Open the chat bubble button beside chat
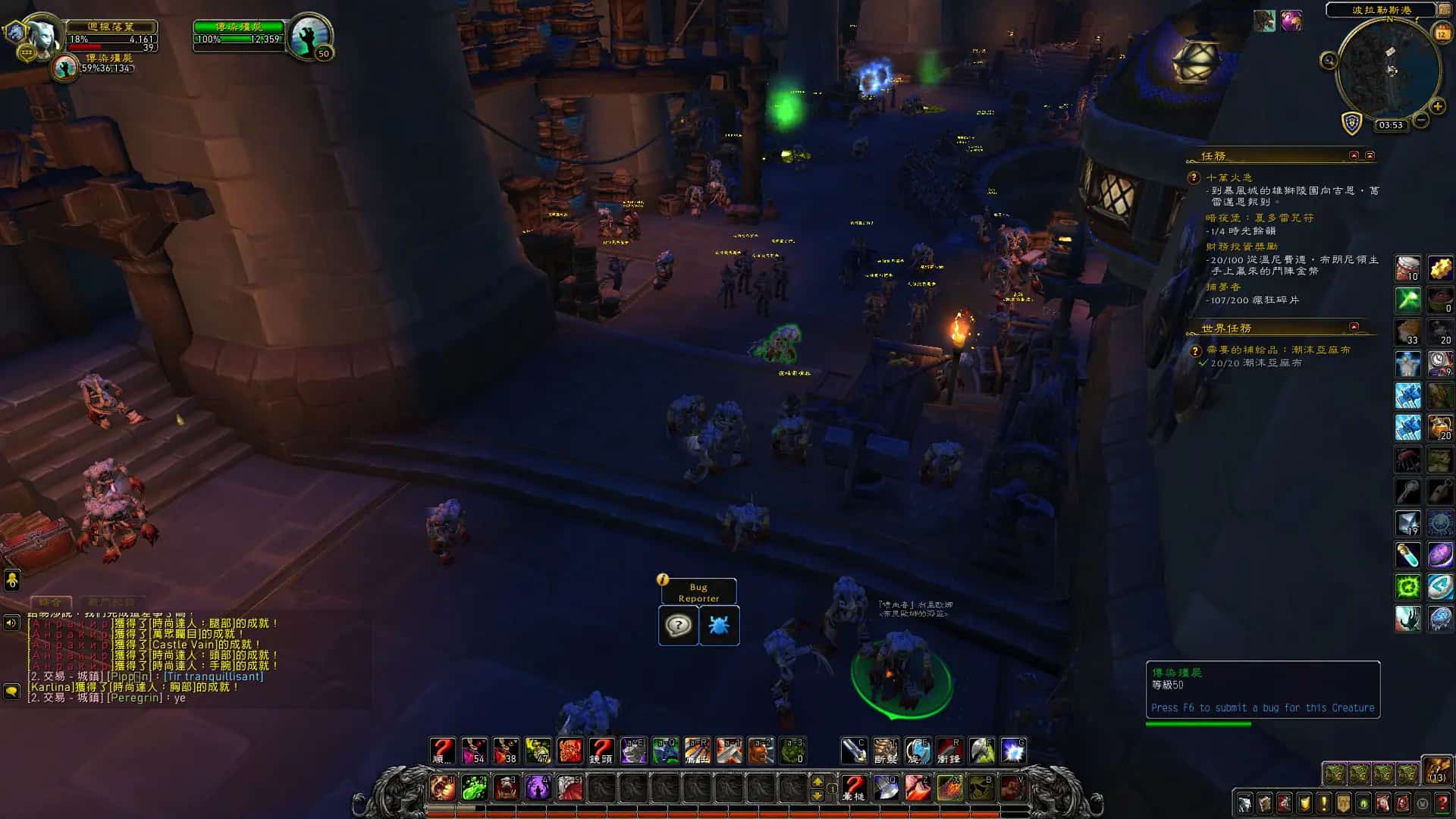The image size is (1456, 819). pyautogui.click(x=11, y=692)
